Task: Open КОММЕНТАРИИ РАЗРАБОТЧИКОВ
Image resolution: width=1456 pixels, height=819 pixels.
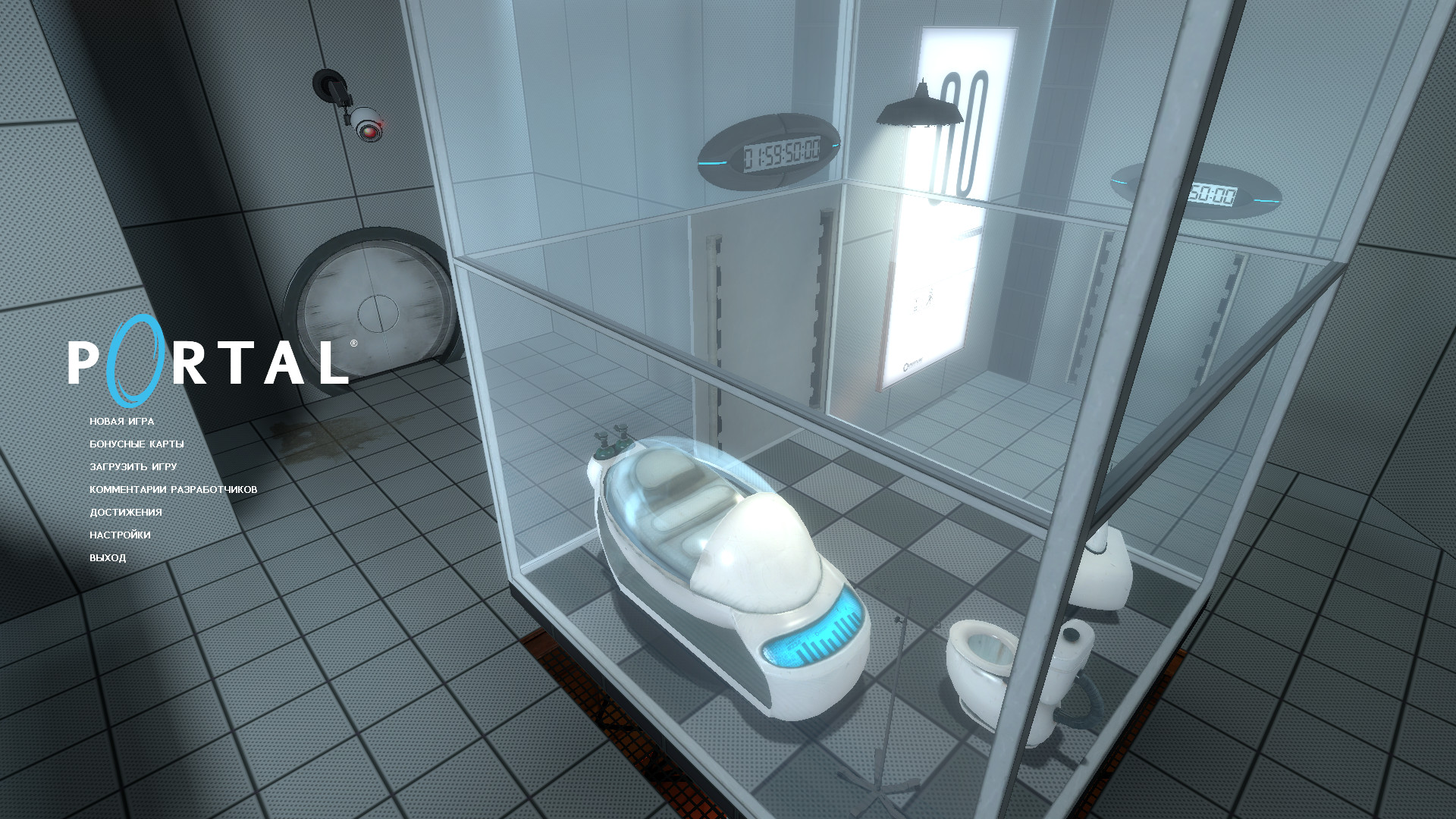Action: pyautogui.click(x=172, y=490)
